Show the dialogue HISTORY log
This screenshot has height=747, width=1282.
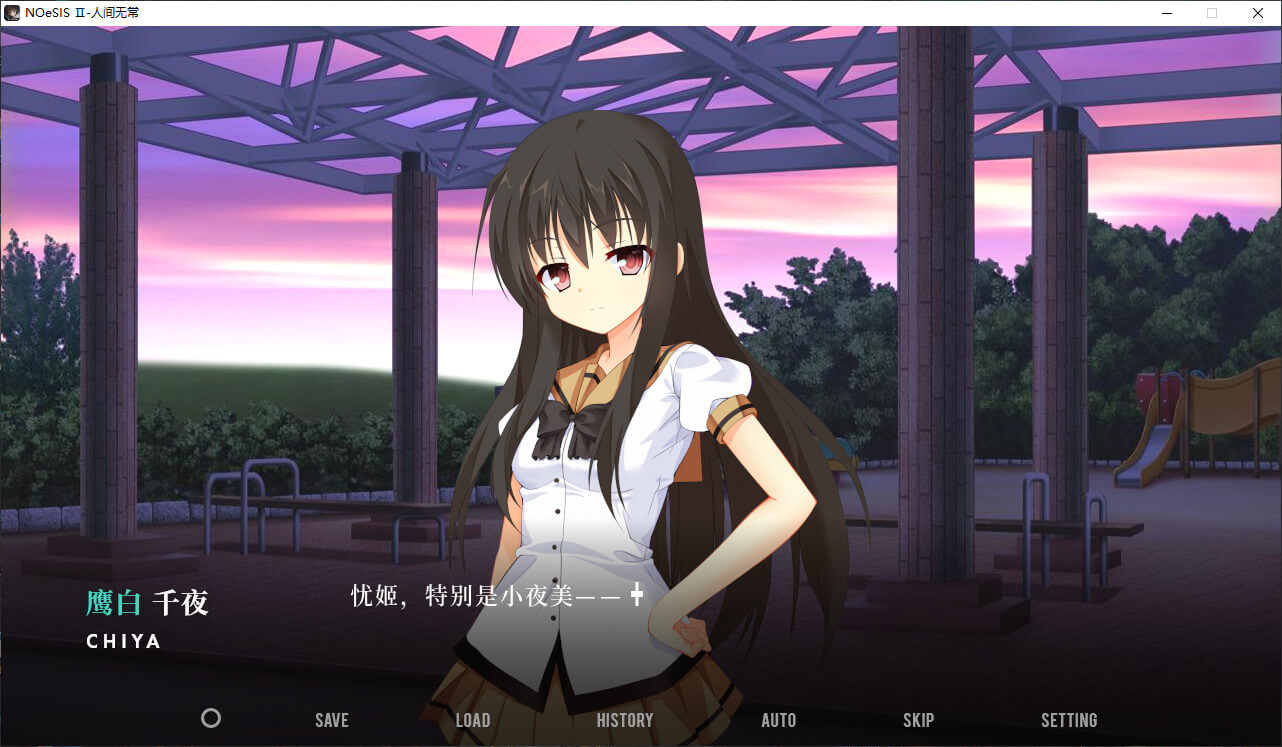click(624, 720)
